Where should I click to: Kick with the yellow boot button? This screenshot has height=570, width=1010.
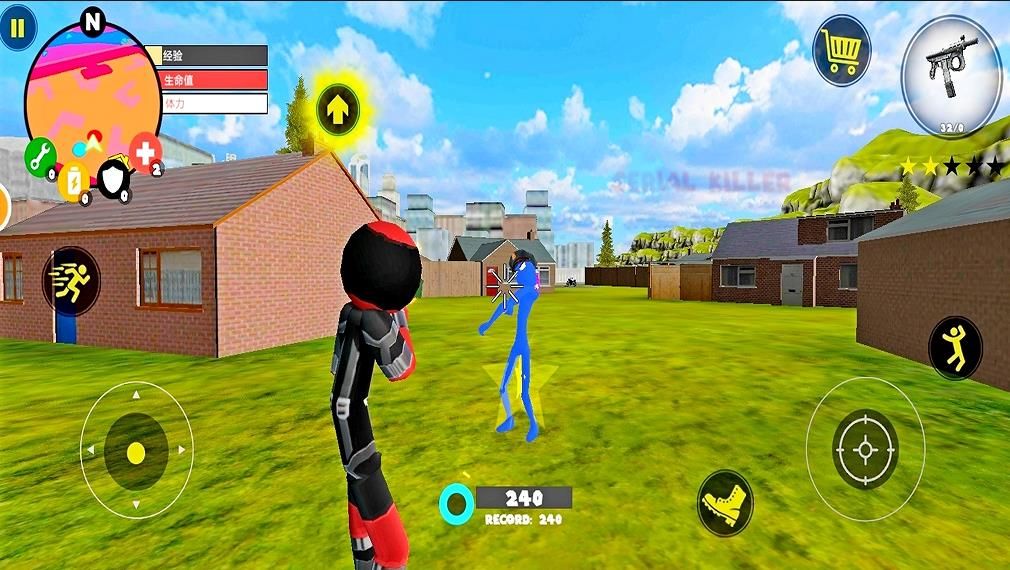(724, 499)
